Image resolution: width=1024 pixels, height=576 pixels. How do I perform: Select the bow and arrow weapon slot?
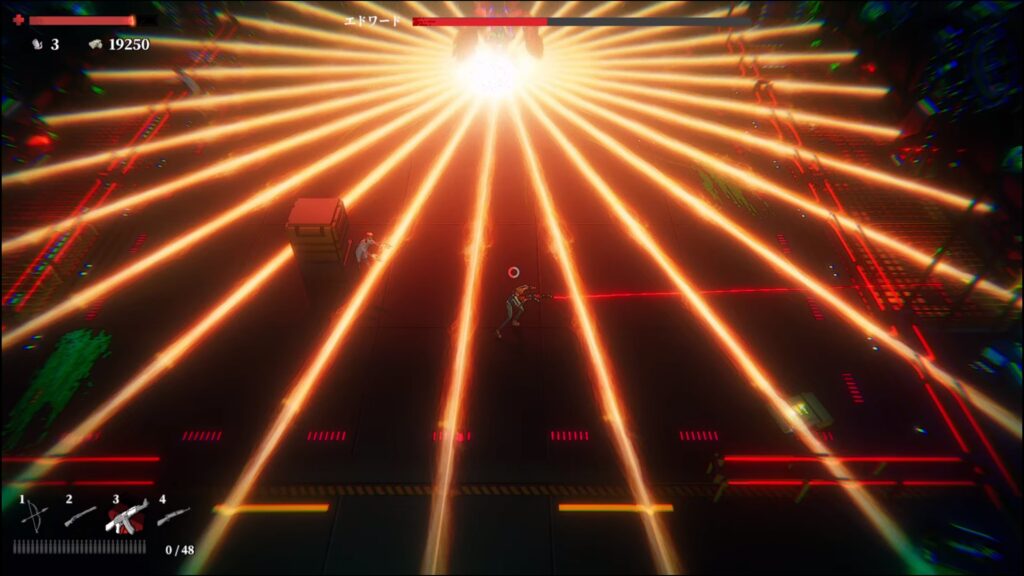pos(34,515)
